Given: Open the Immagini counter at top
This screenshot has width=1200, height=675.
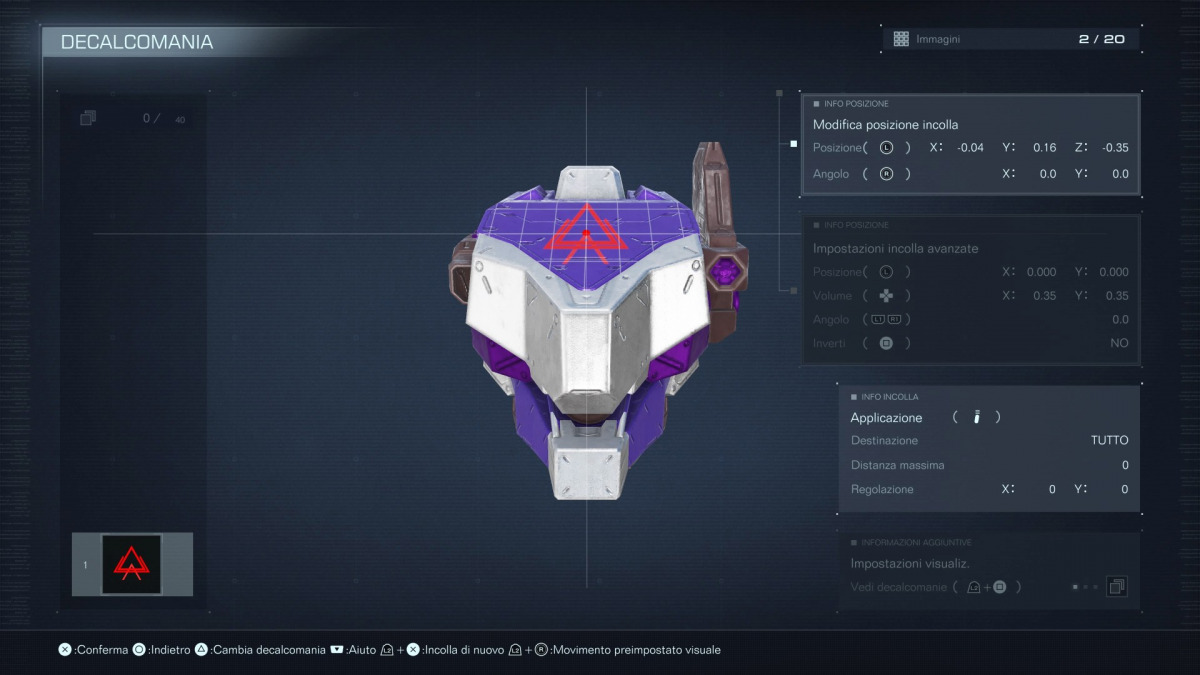Looking at the screenshot, I should [1010, 39].
